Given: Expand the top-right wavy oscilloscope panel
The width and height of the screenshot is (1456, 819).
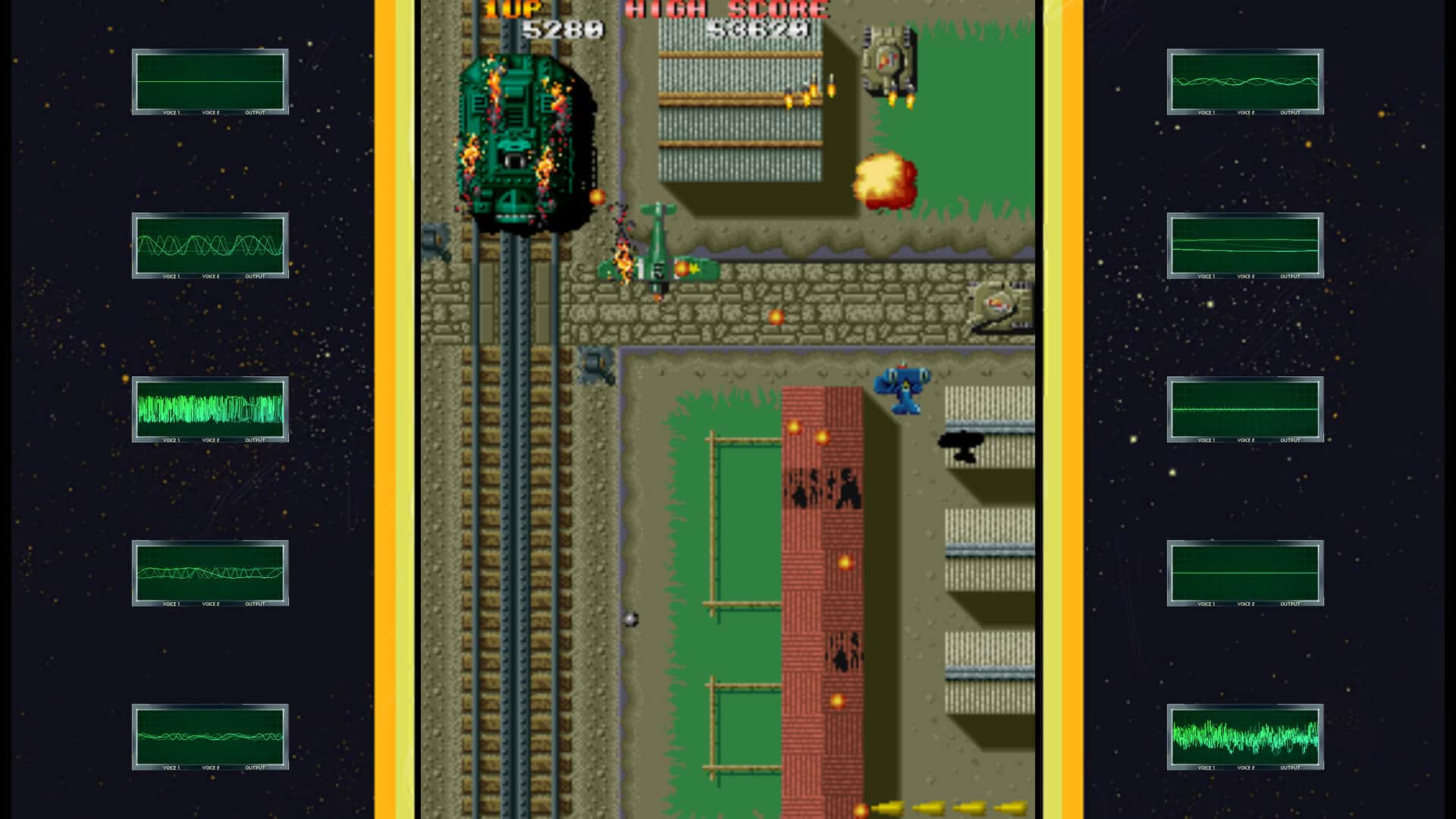Looking at the screenshot, I should point(1244,81).
